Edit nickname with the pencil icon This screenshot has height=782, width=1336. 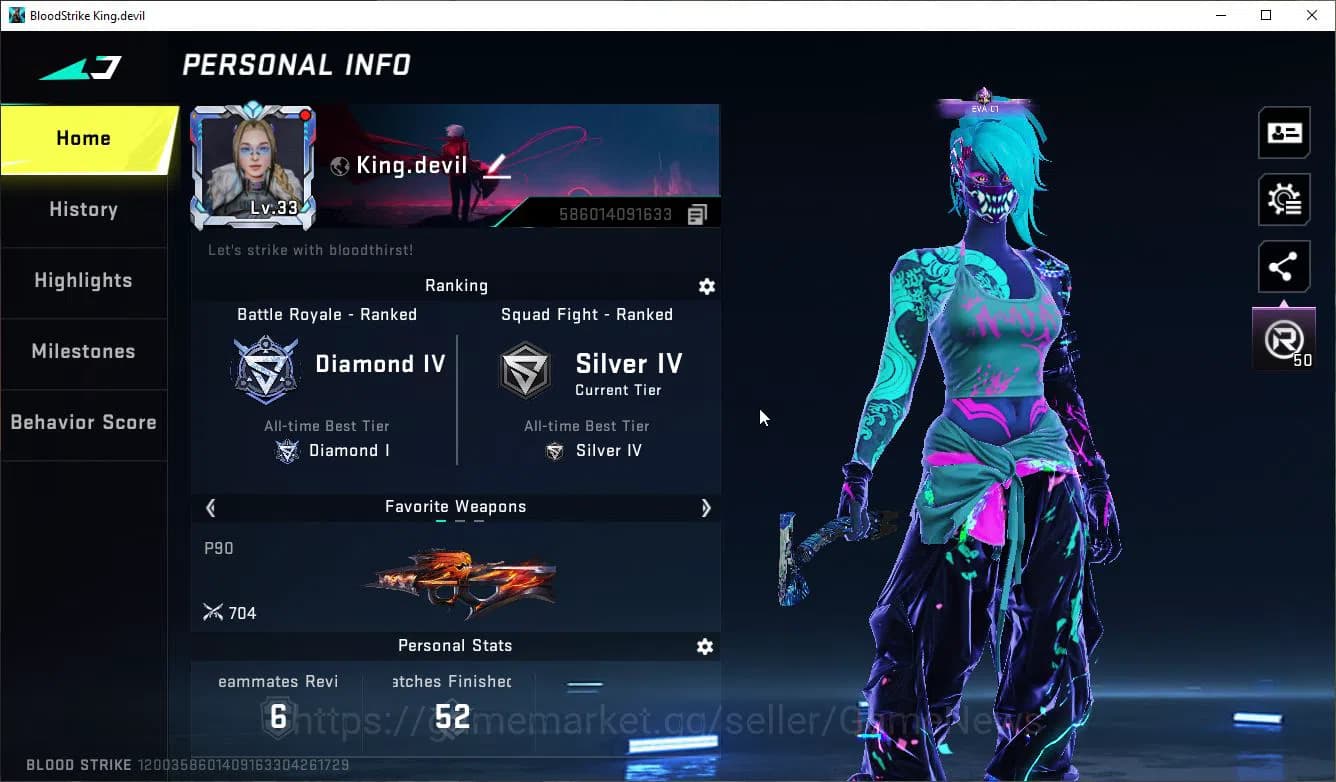pyautogui.click(x=493, y=164)
